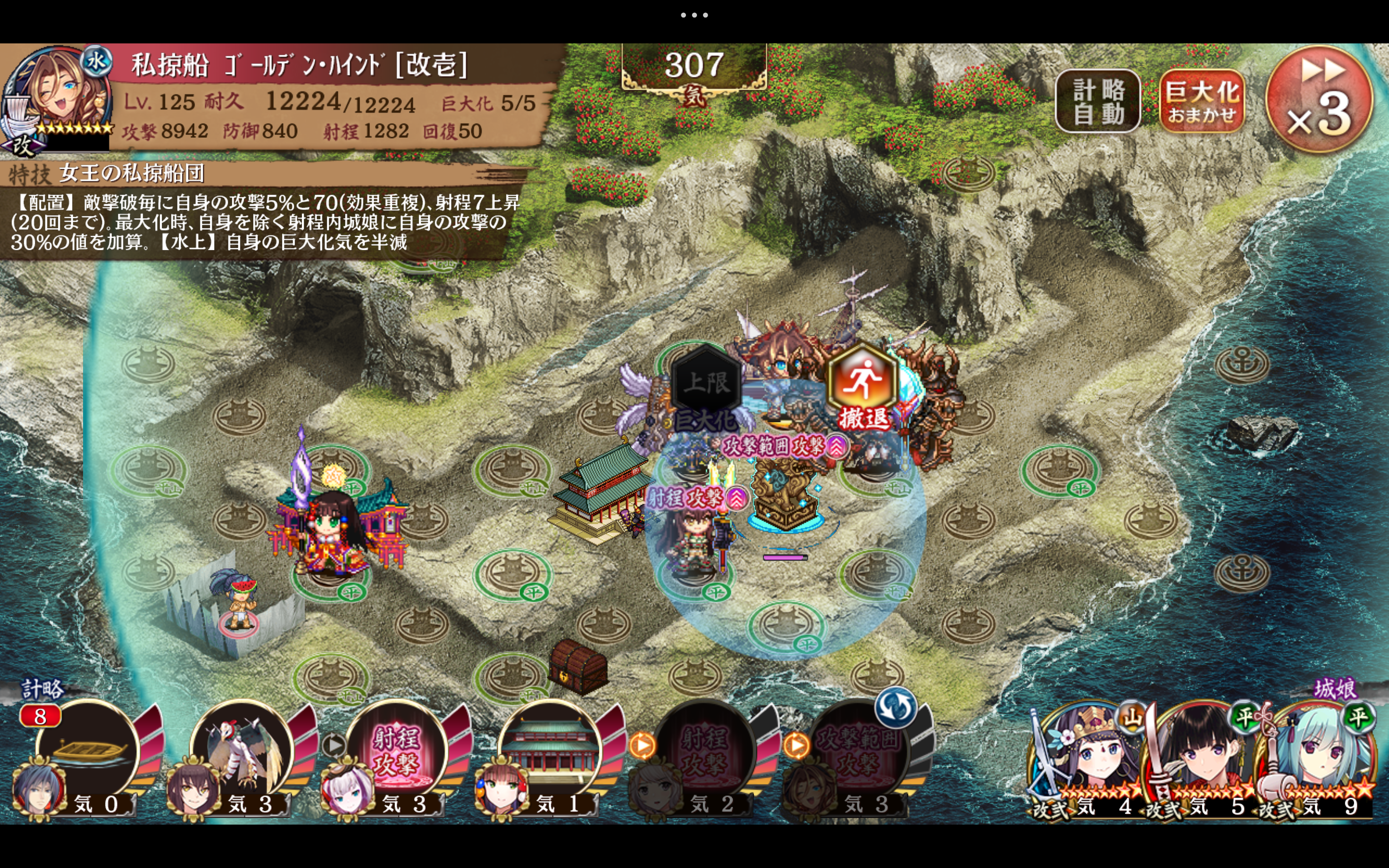Screen dimensions: 1389x868
Task: Change the ×3 game speed
Action: point(1320,99)
